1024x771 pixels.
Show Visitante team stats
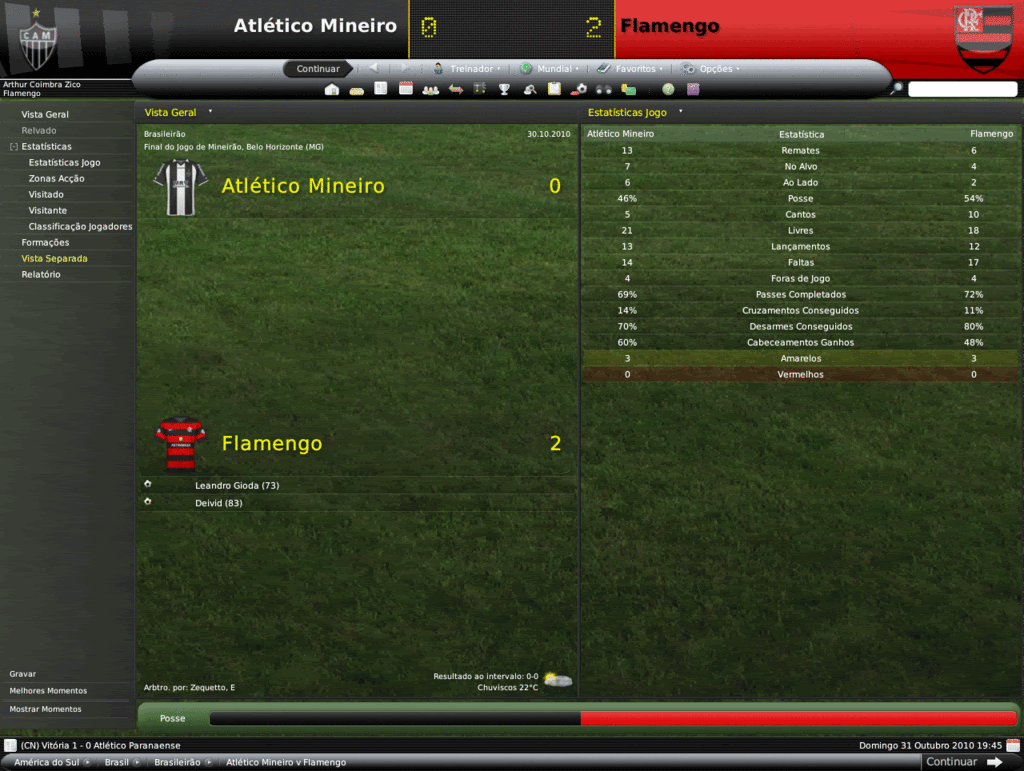point(48,211)
